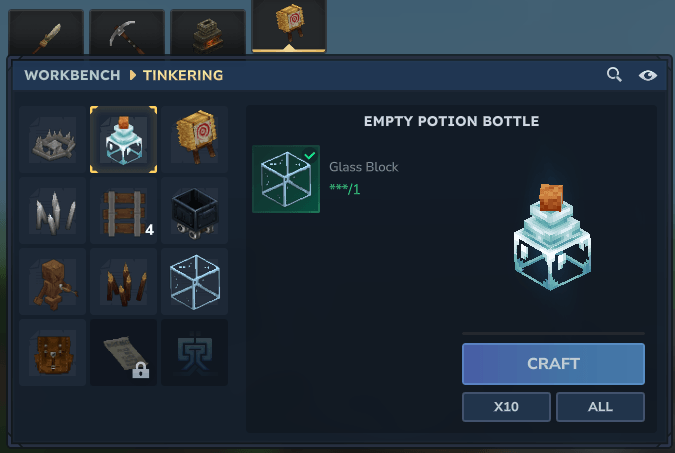
Task: Select the empty potion bottle recipe
Action: tap(123, 140)
